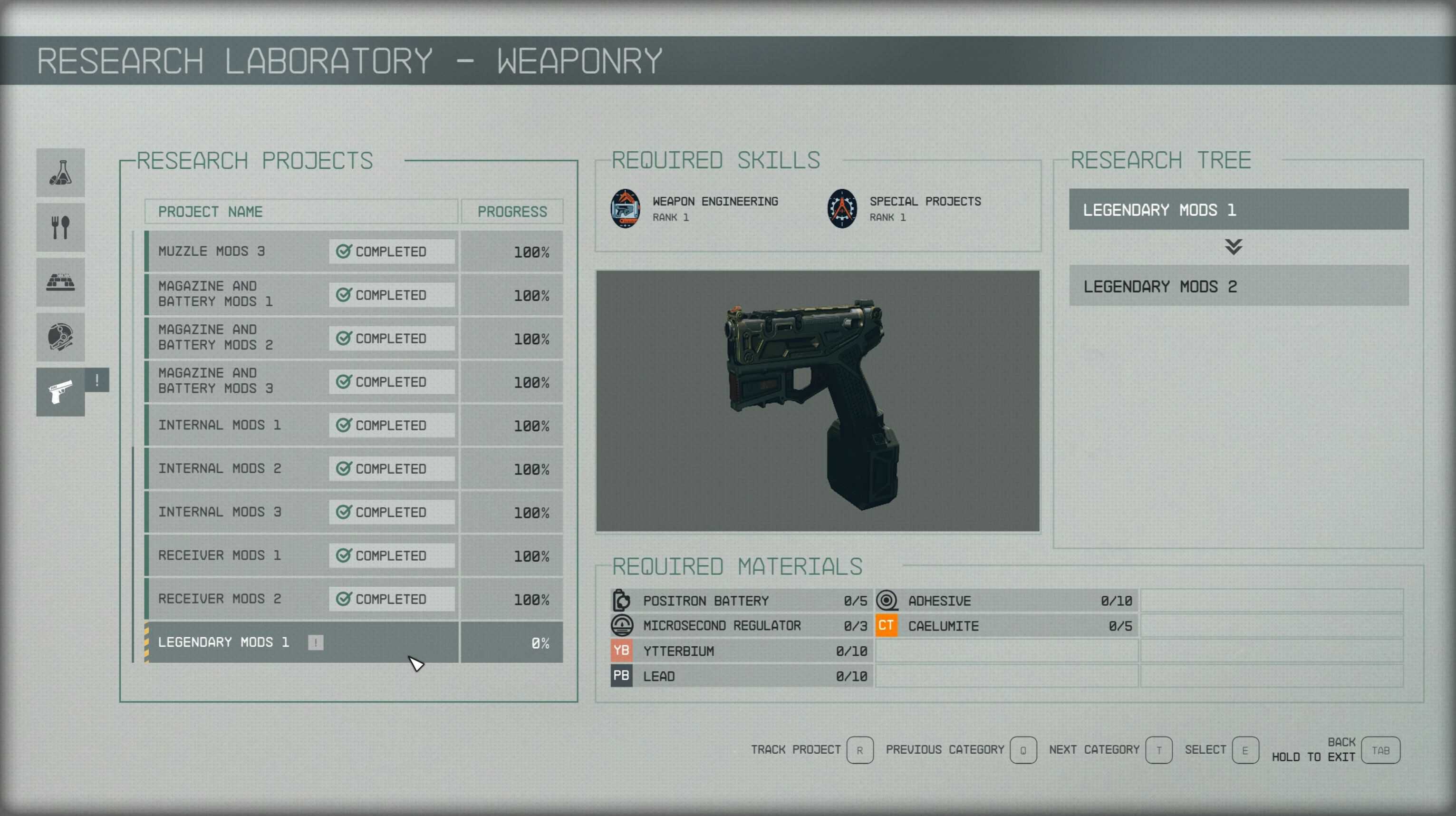
Task: Select the Internal Mods 2 project
Action: click(302, 469)
